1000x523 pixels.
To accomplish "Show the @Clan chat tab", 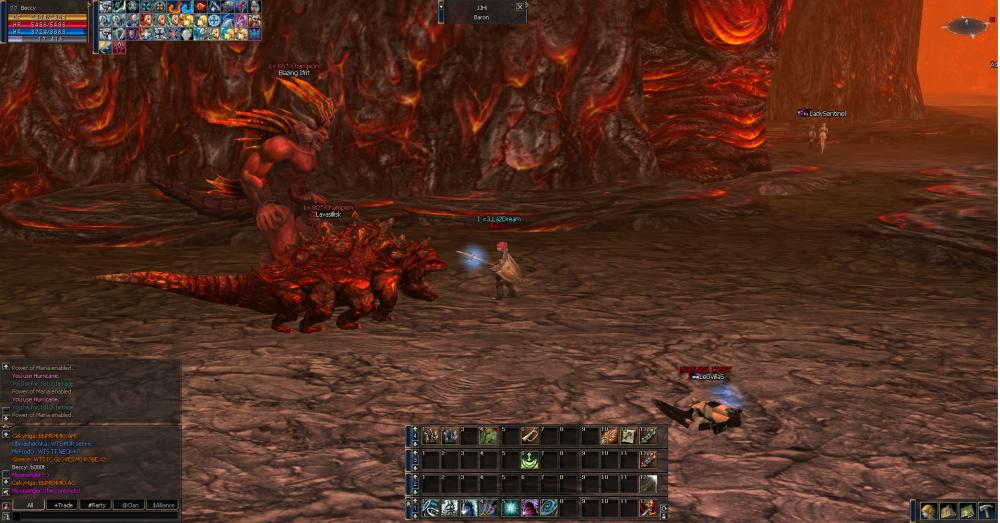I will [128, 505].
